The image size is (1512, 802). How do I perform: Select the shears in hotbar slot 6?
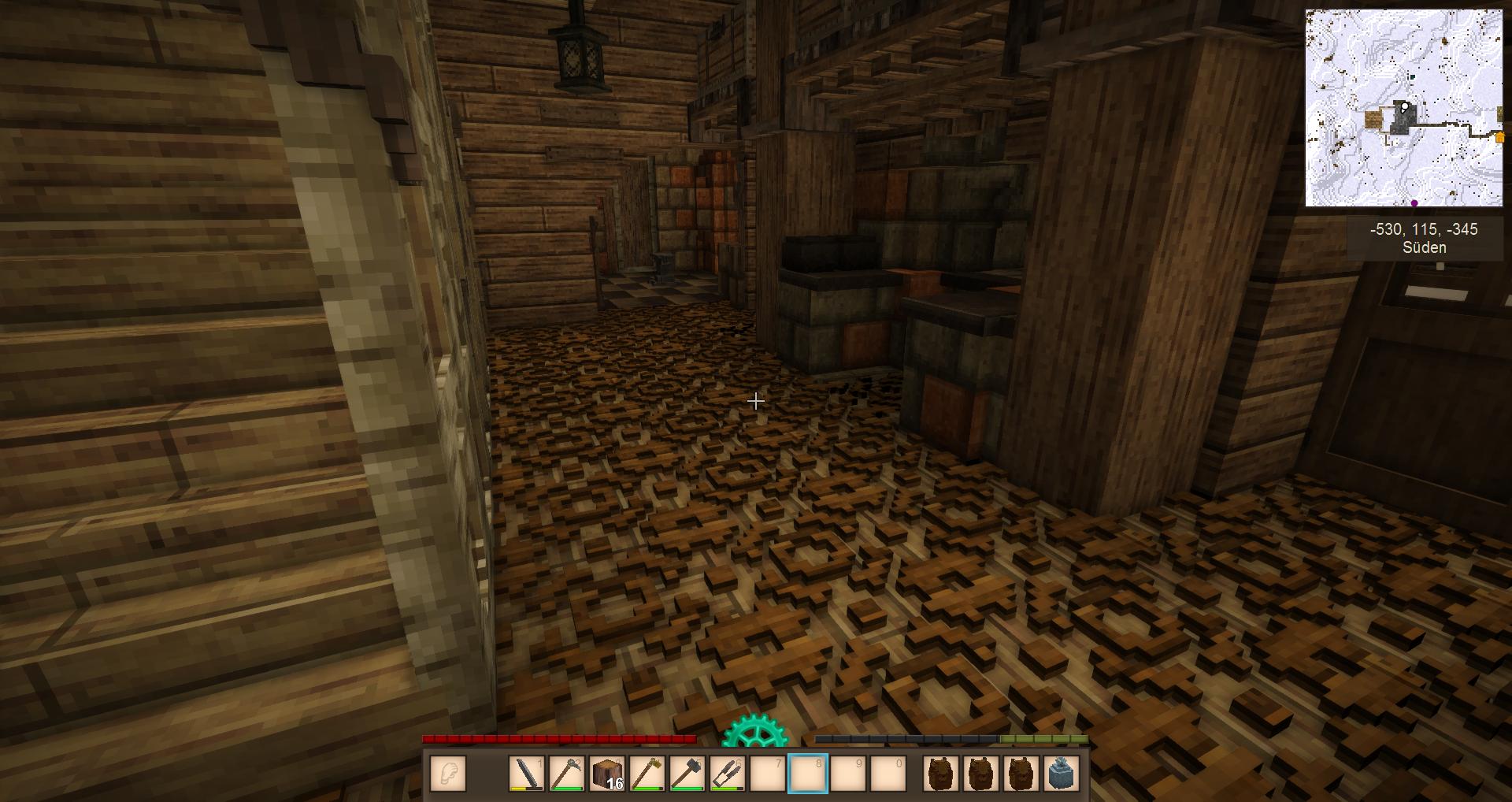728,773
